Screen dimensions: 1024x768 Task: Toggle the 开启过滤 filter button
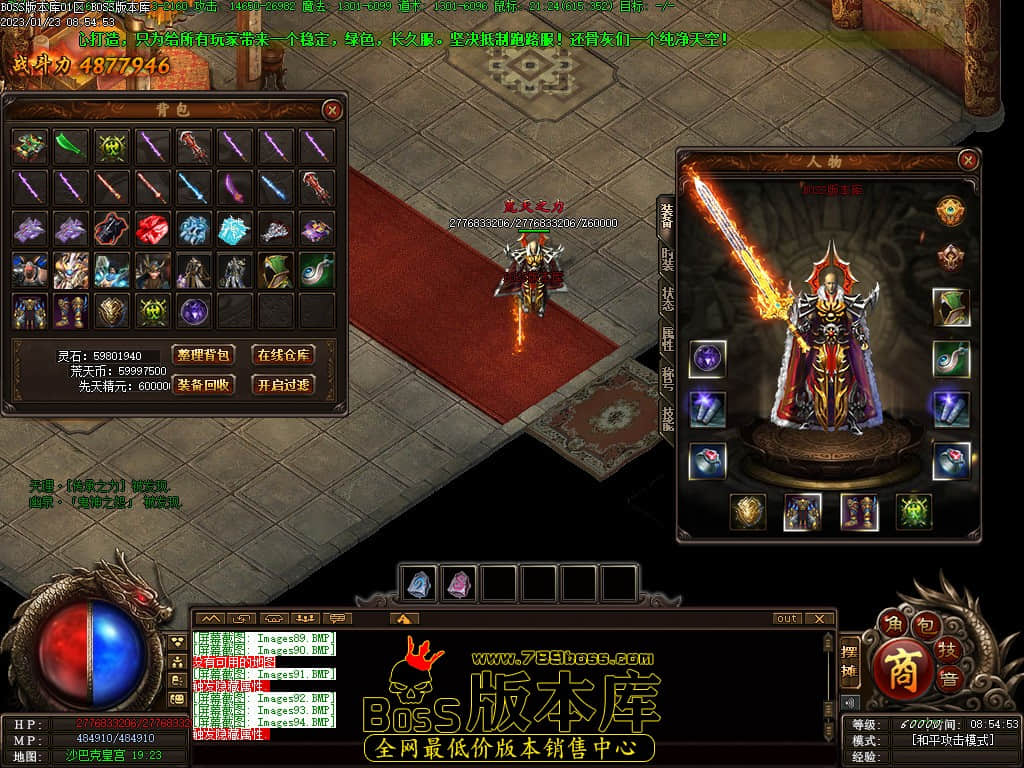coord(284,384)
